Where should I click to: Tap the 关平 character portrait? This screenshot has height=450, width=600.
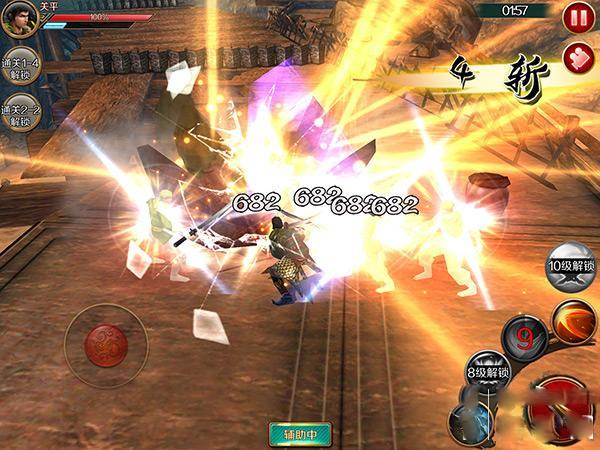pos(18,20)
